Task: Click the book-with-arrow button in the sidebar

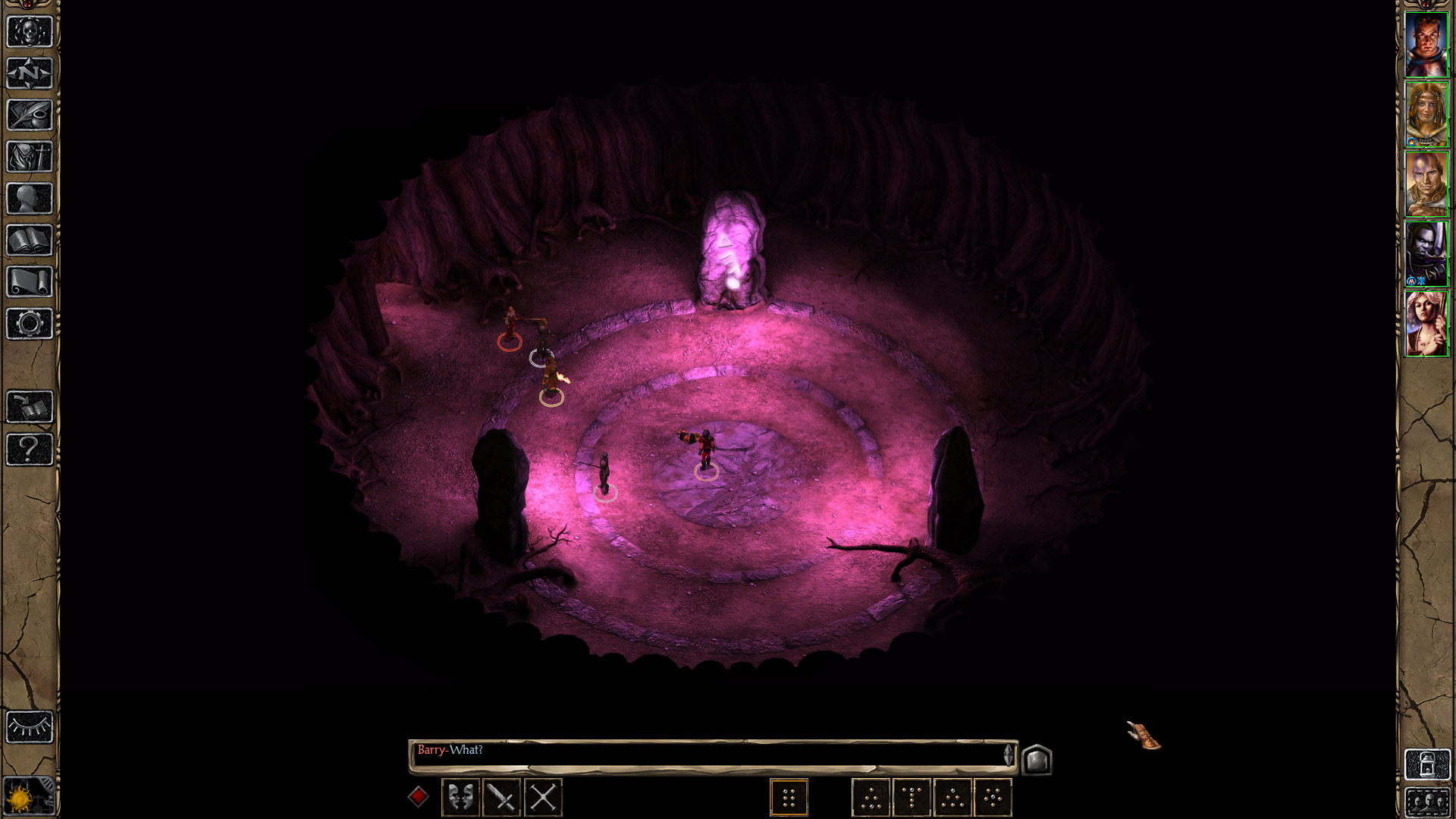Action: click(x=30, y=407)
